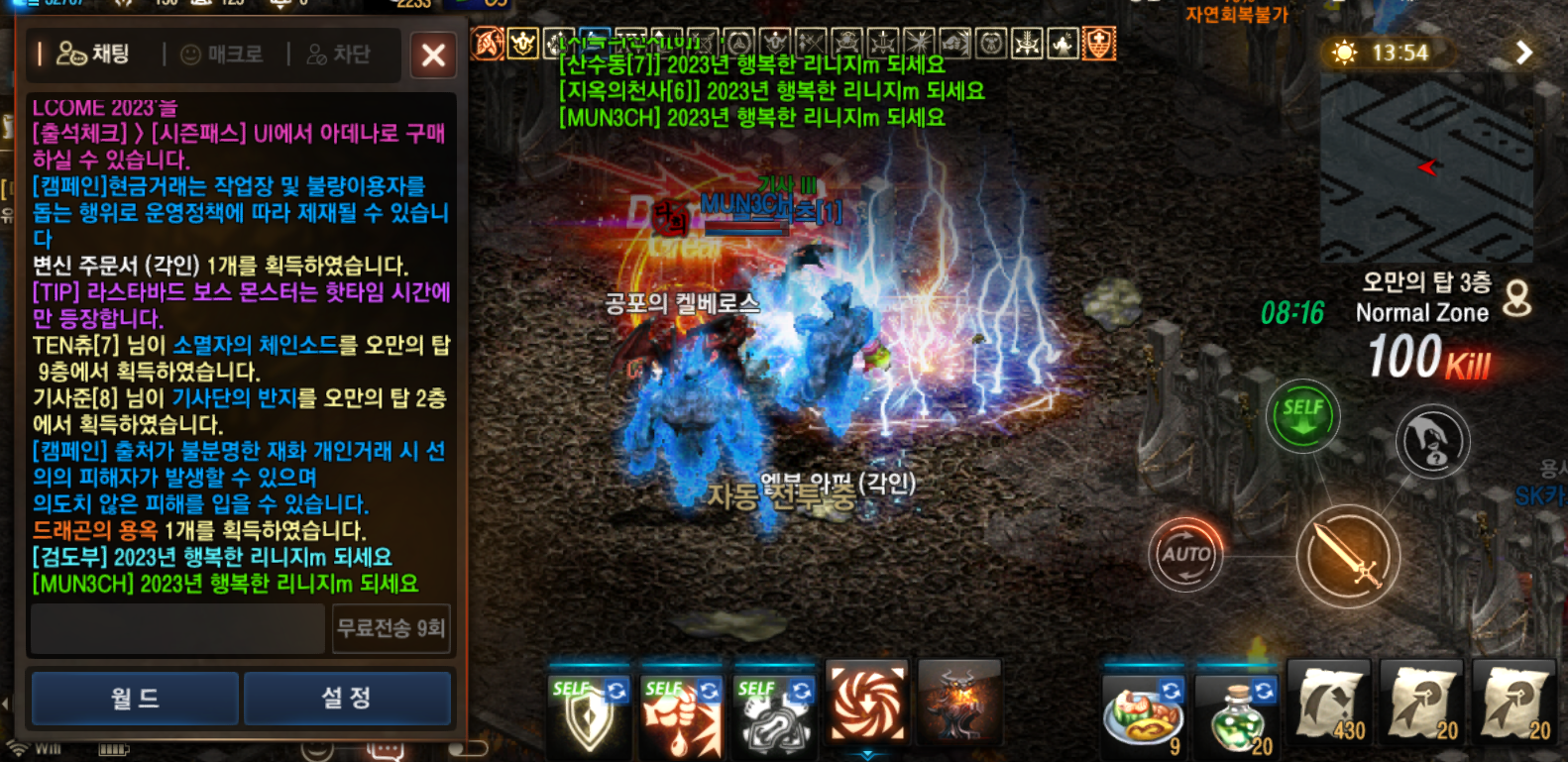Use the SELF fist buff skill
Screen dimensions: 1568x762
click(x=681, y=711)
